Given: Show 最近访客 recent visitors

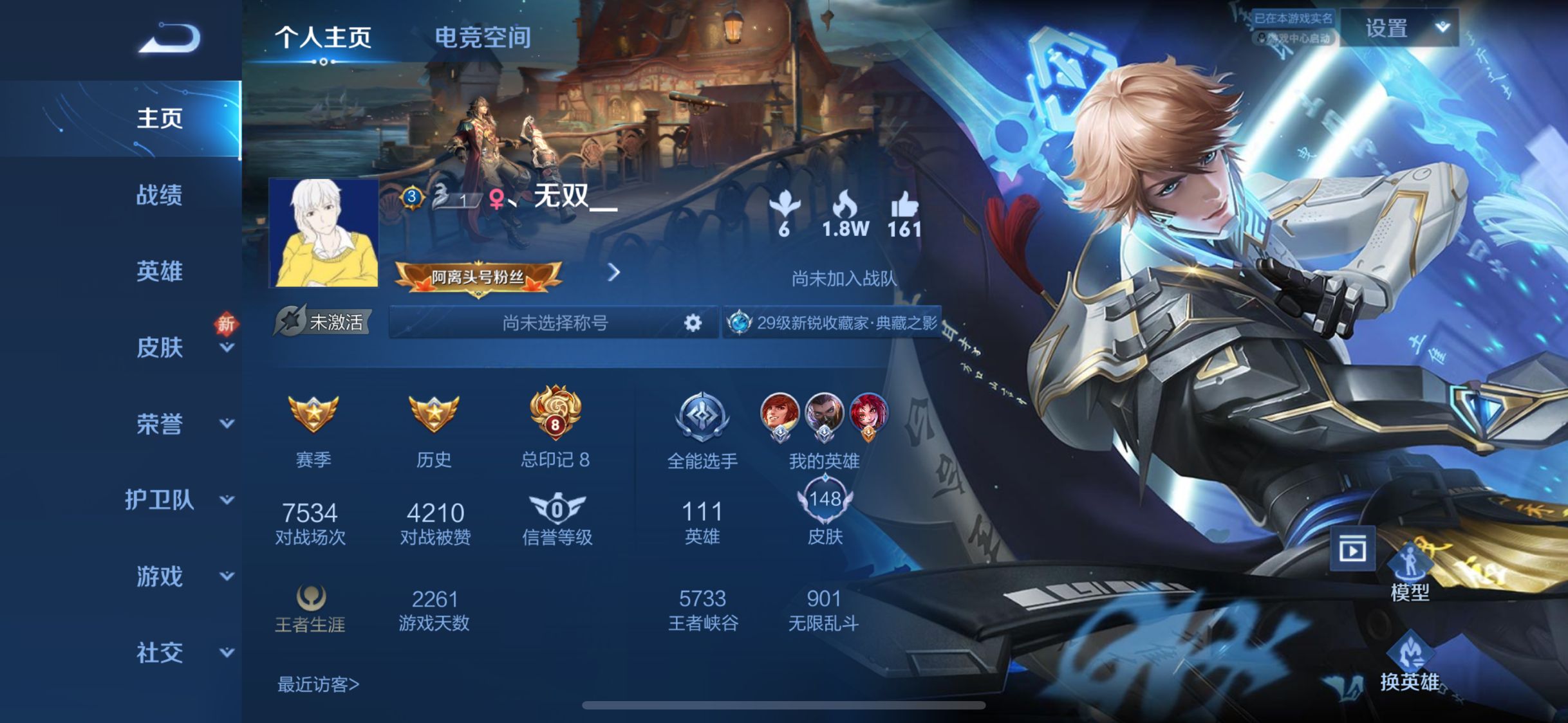Looking at the screenshot, I should click(318, 684).
